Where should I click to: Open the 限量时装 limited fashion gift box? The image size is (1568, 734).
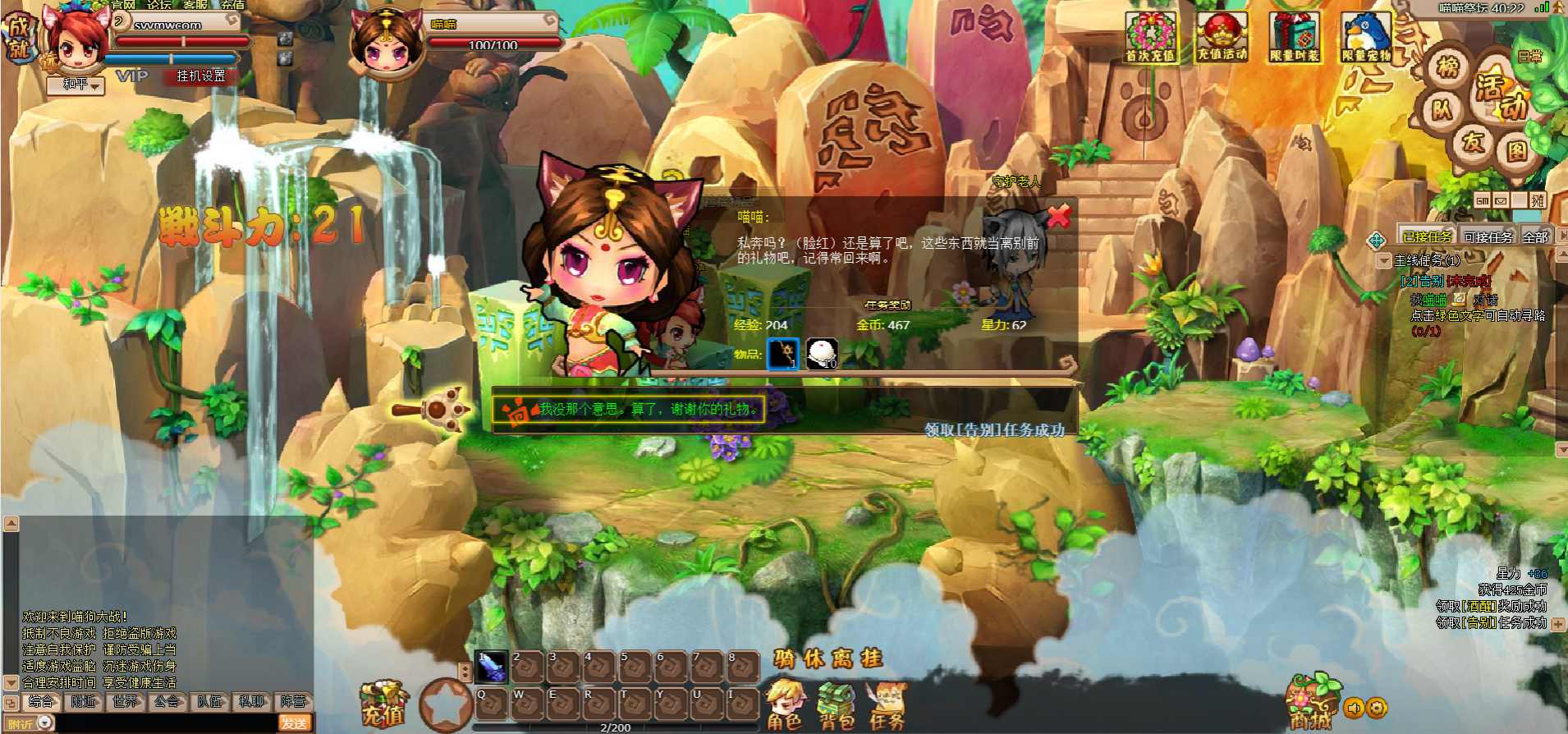coord(1295,39)
